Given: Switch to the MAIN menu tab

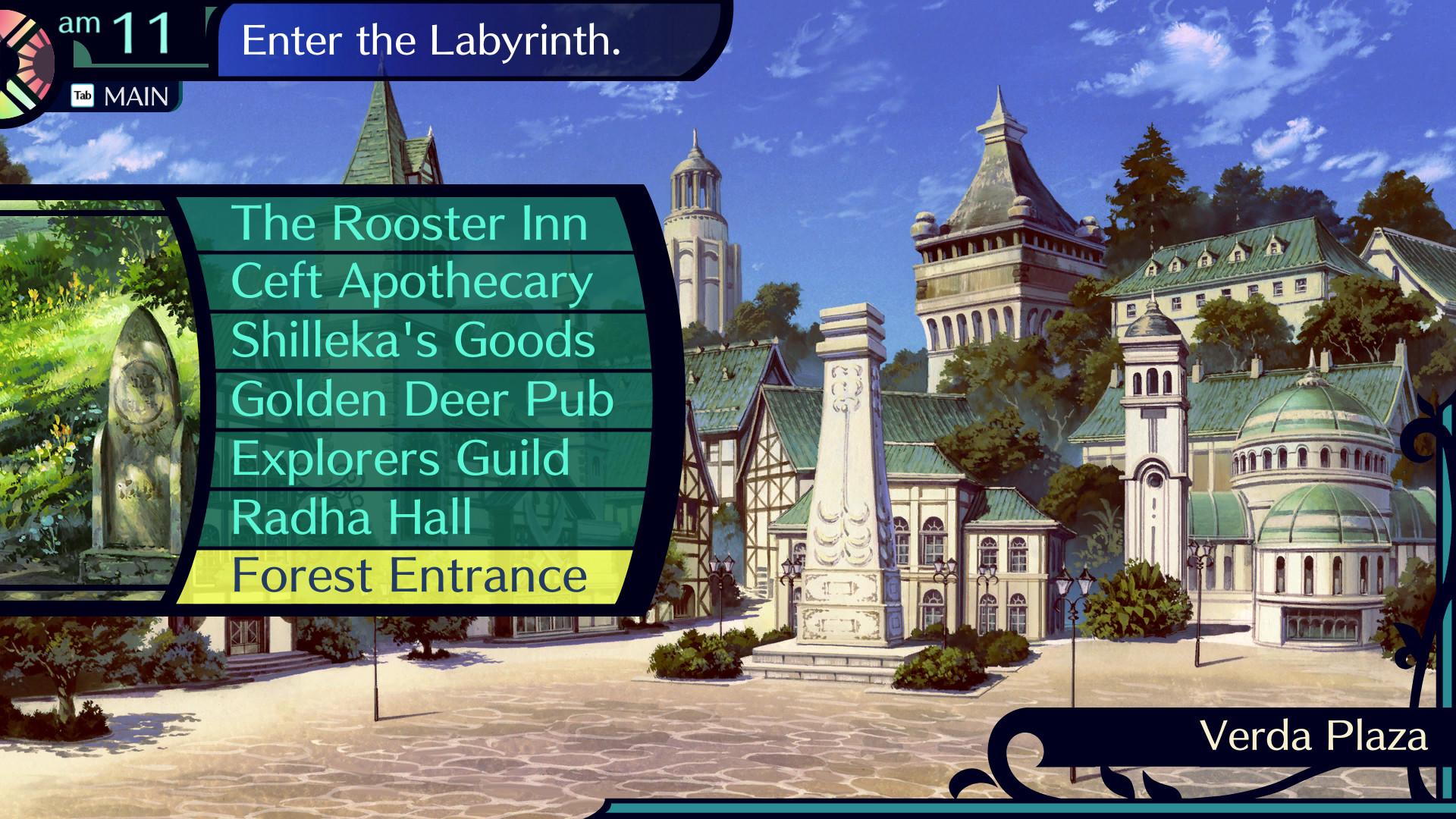Looking at the screenshot, I should (x=136, y=96).
